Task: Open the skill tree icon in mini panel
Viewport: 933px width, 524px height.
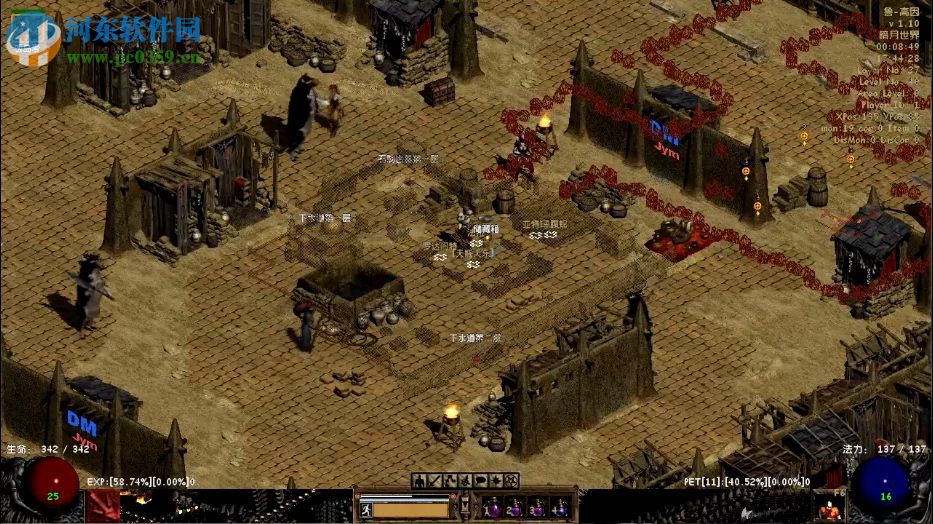Action: click(x=450, y=481)
